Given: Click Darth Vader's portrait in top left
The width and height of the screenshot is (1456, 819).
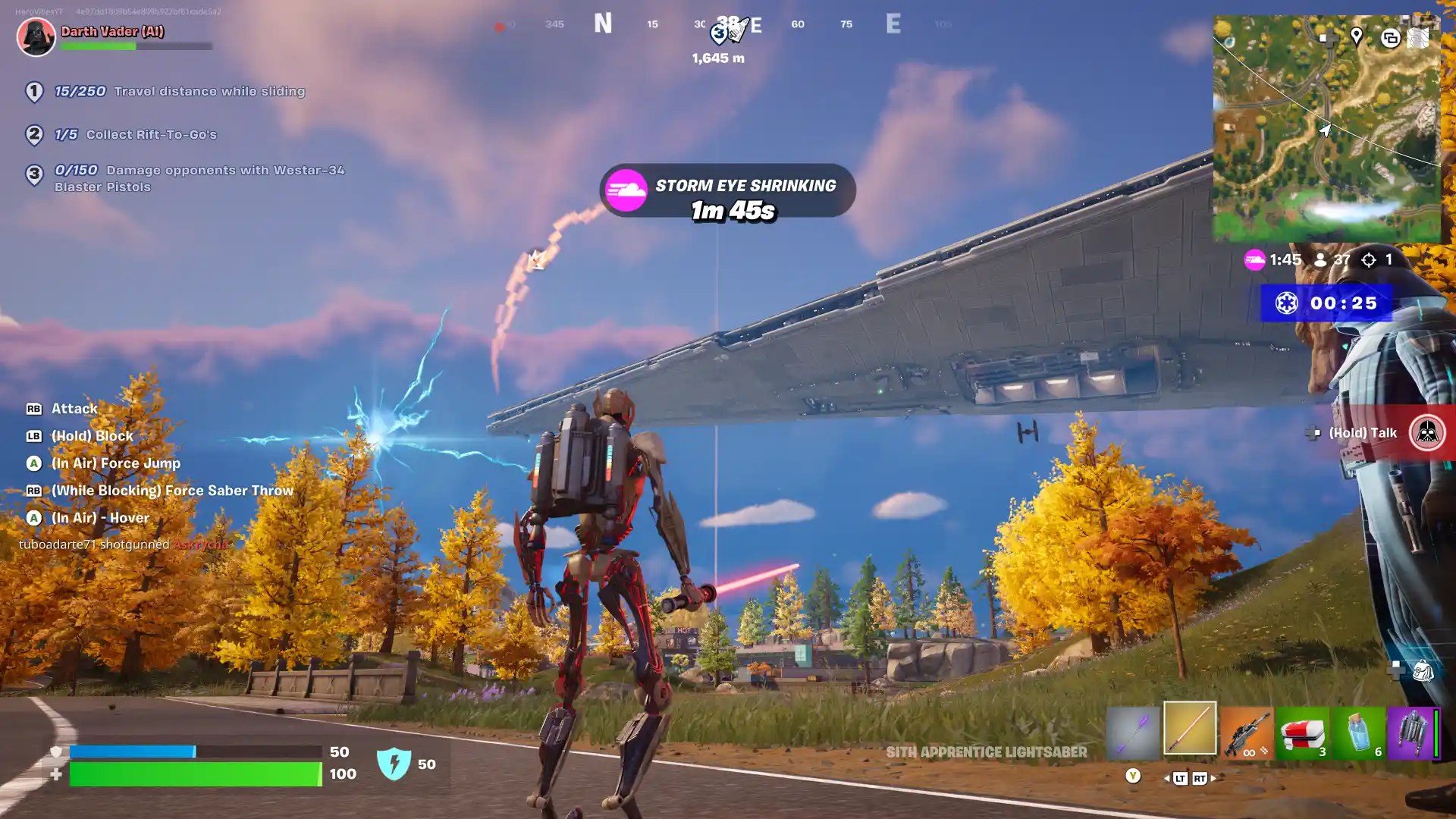Looking at the screenshot, I should pos(35,37).
